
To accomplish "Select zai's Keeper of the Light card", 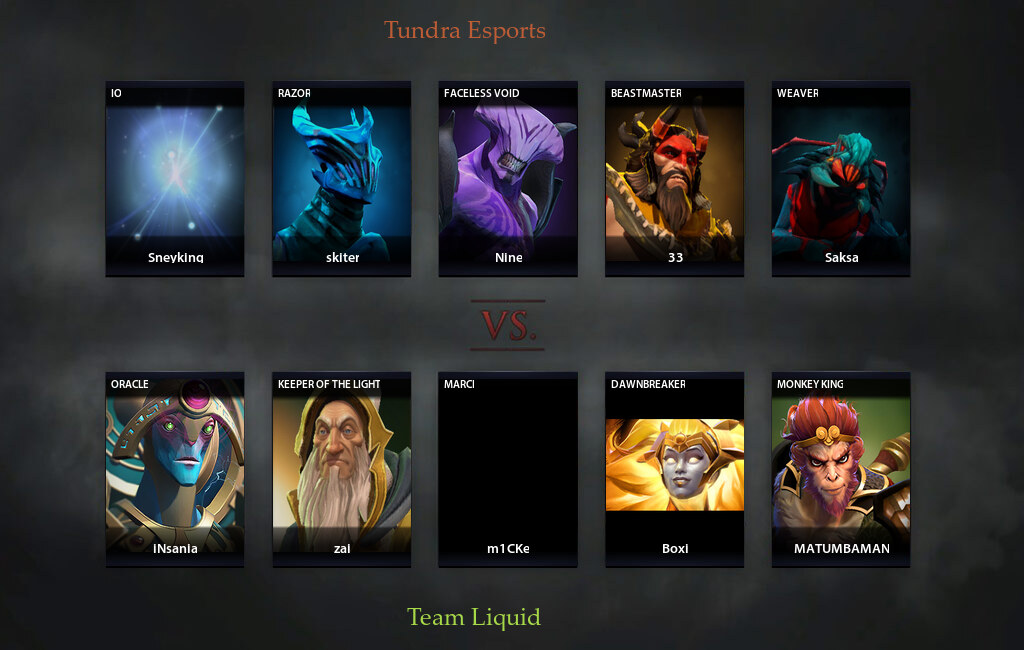I will click(342, 469).
